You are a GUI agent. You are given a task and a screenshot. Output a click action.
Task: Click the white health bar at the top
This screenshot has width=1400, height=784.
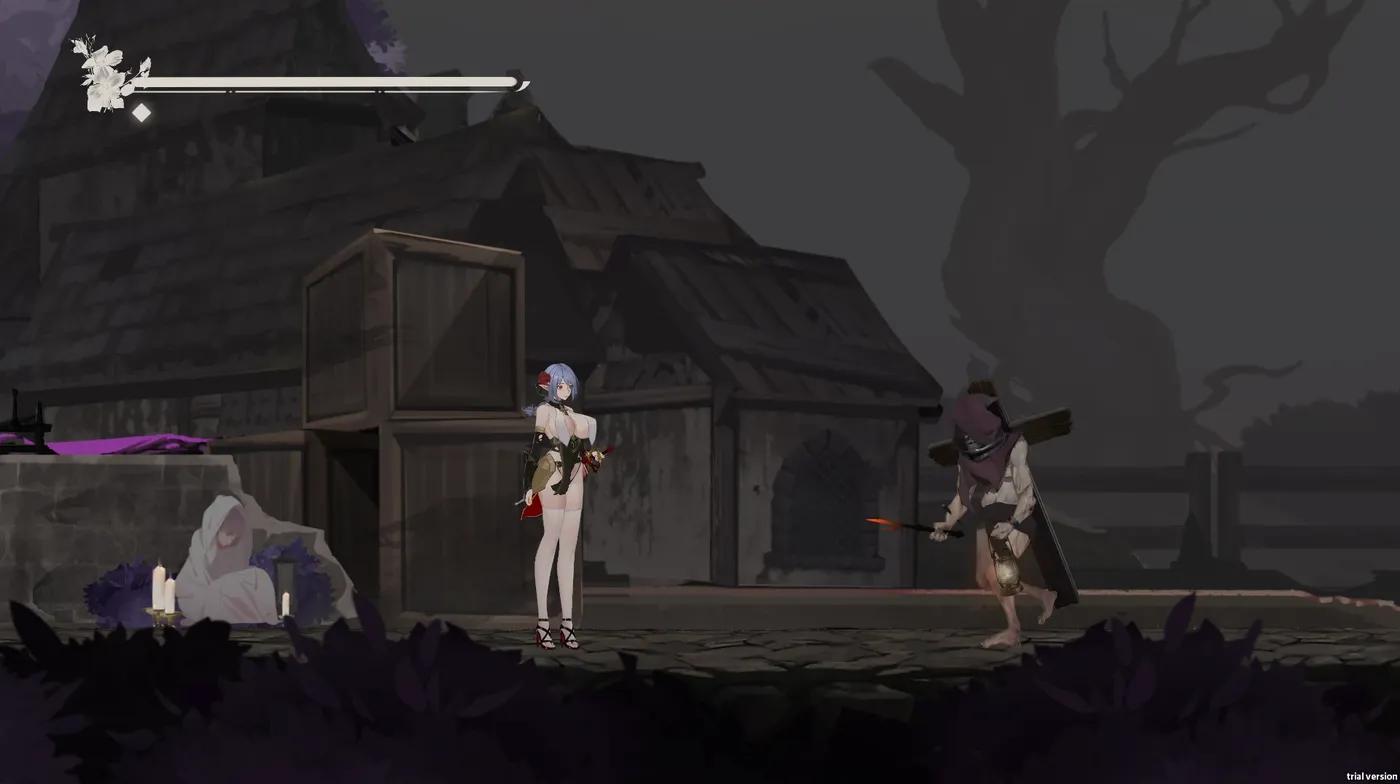click(x=330, y=80)
